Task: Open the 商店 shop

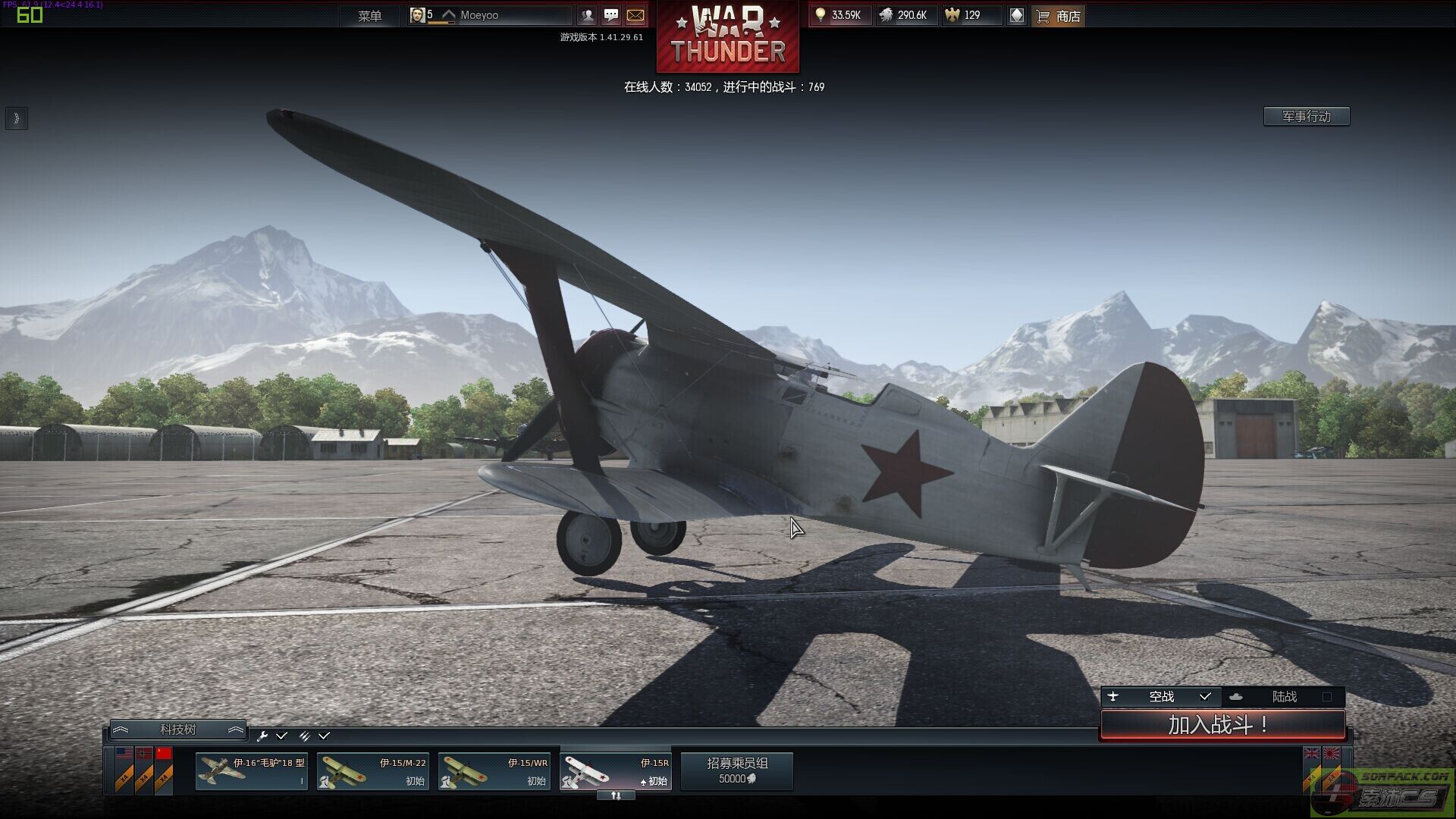Action: [1059, 16]
